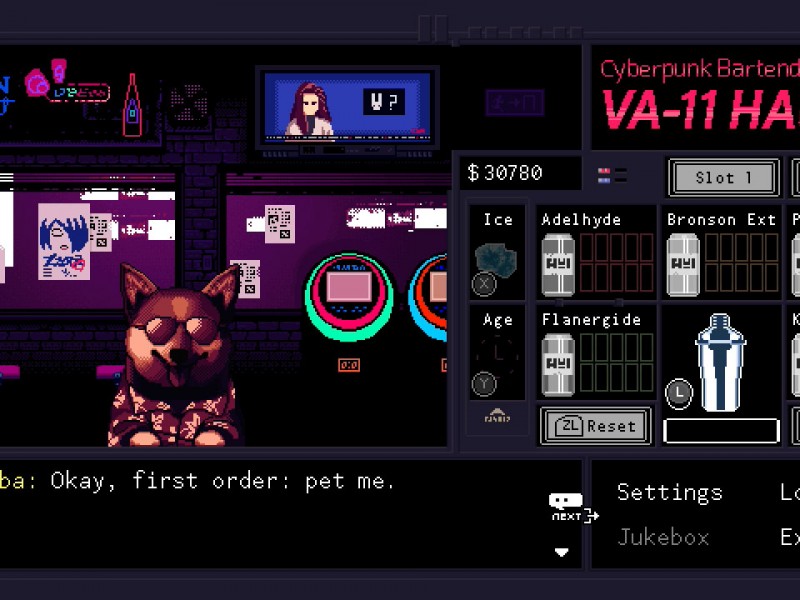Add Bronson Ext ingredient can
Image resolution: width=800 pixels, height=600 pixels.
tap(683, 265)
